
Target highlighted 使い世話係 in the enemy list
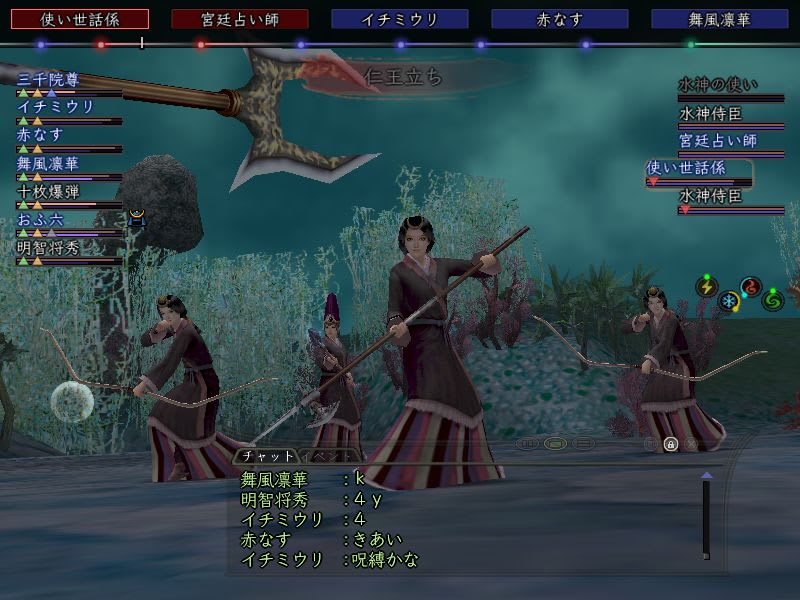[699, 168]
